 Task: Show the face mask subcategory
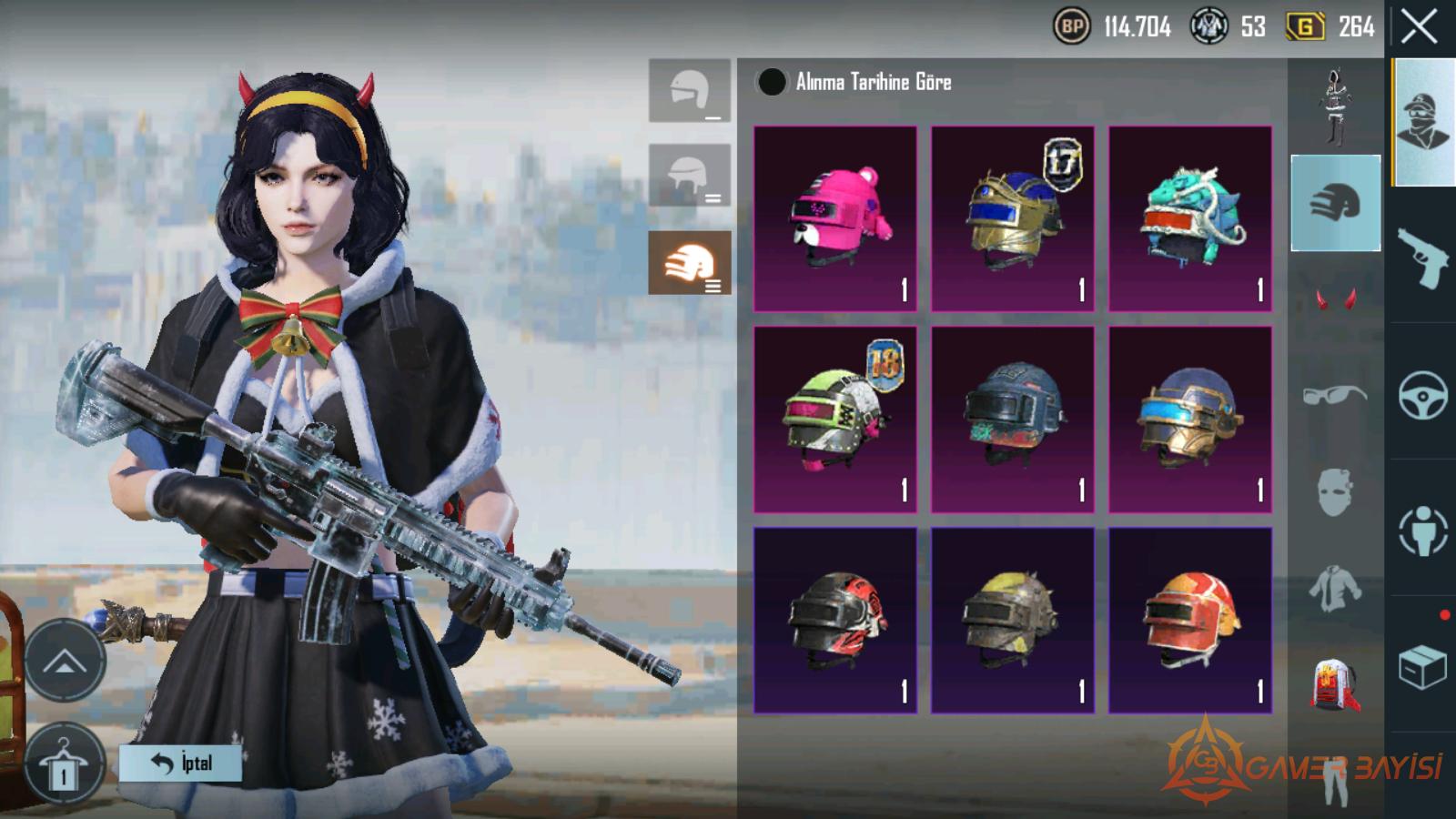coord(1335,492)
